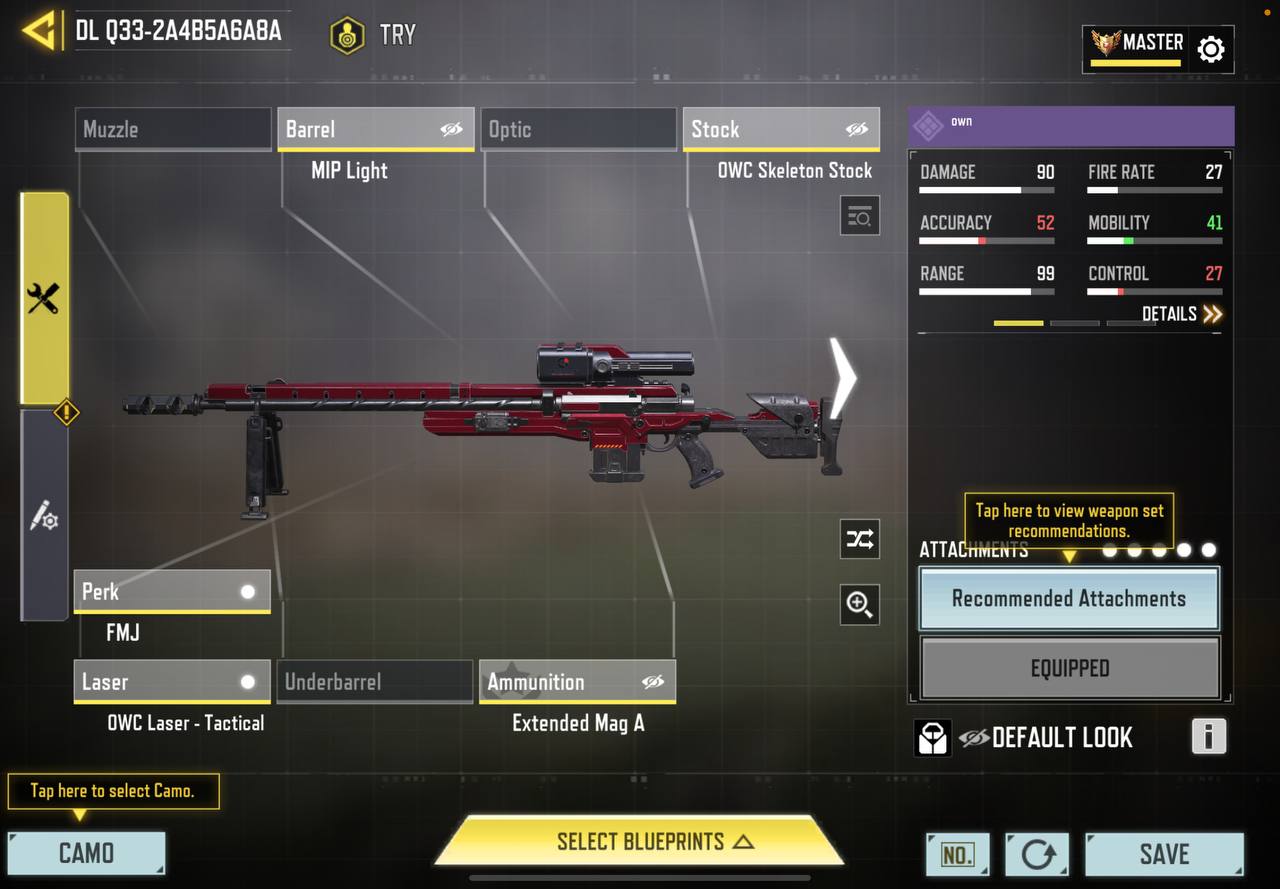The image size is (1280, 889).
Task: Click the magnifier zoom icon
Action: (x=860, y=604)
